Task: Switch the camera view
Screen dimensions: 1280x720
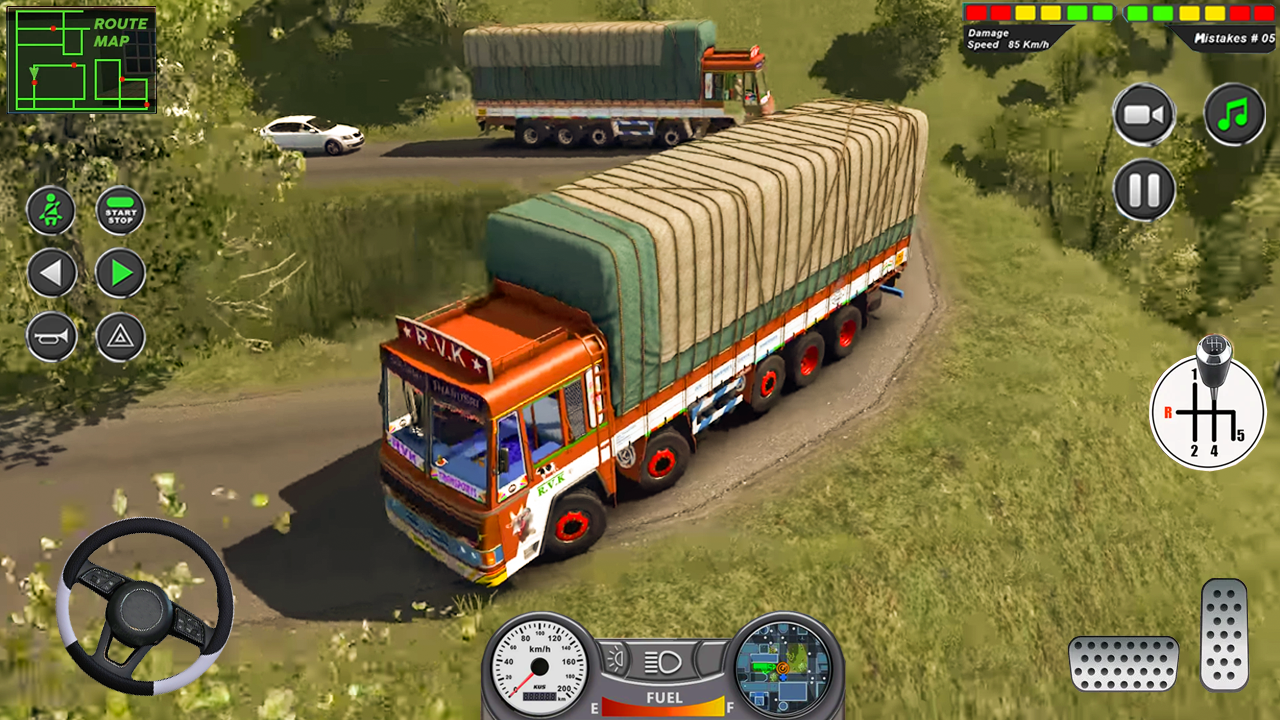Action: point(1143,113)
